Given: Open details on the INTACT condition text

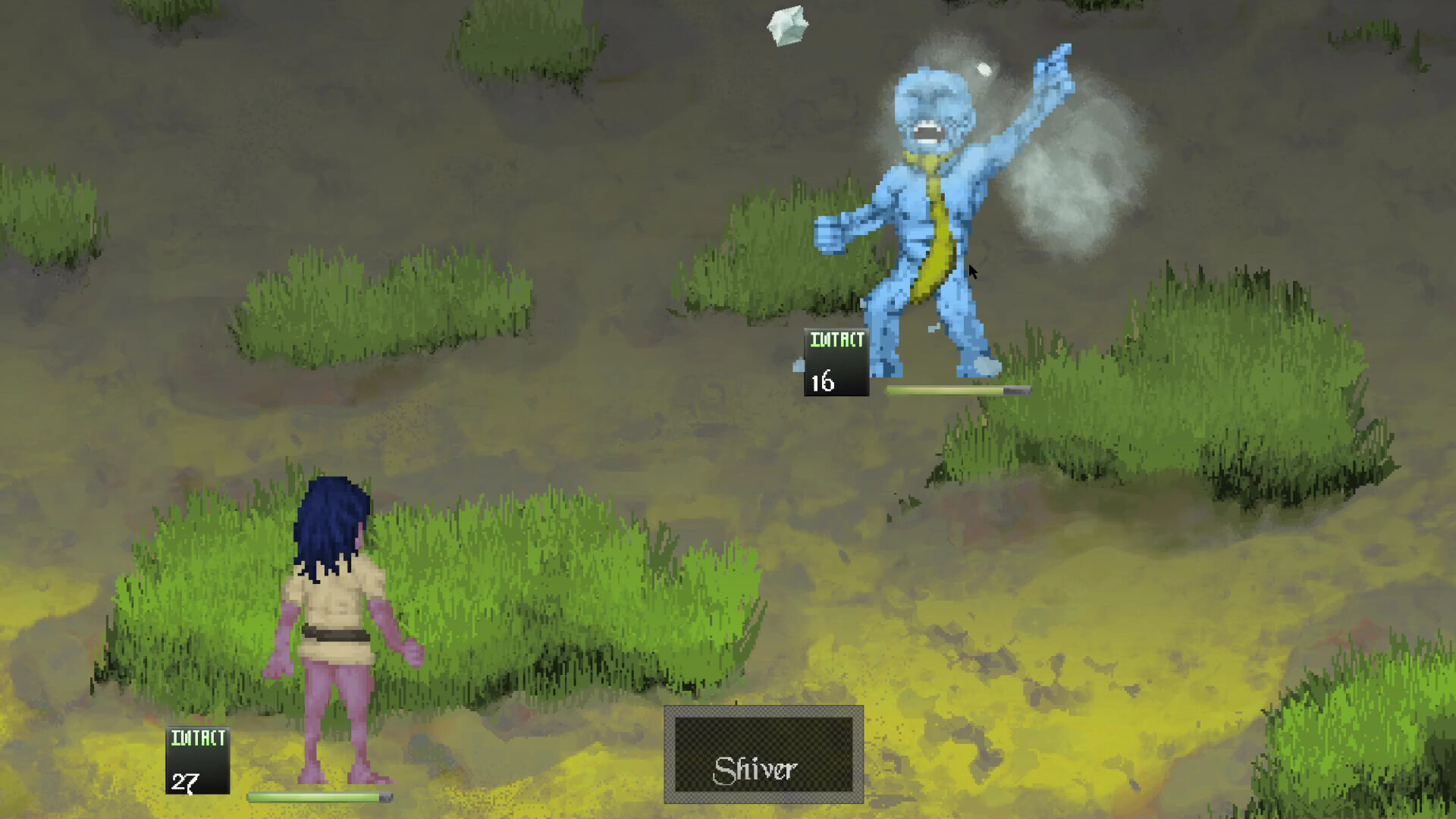Looking at the screenshot, I should click(x=836, y=341).
